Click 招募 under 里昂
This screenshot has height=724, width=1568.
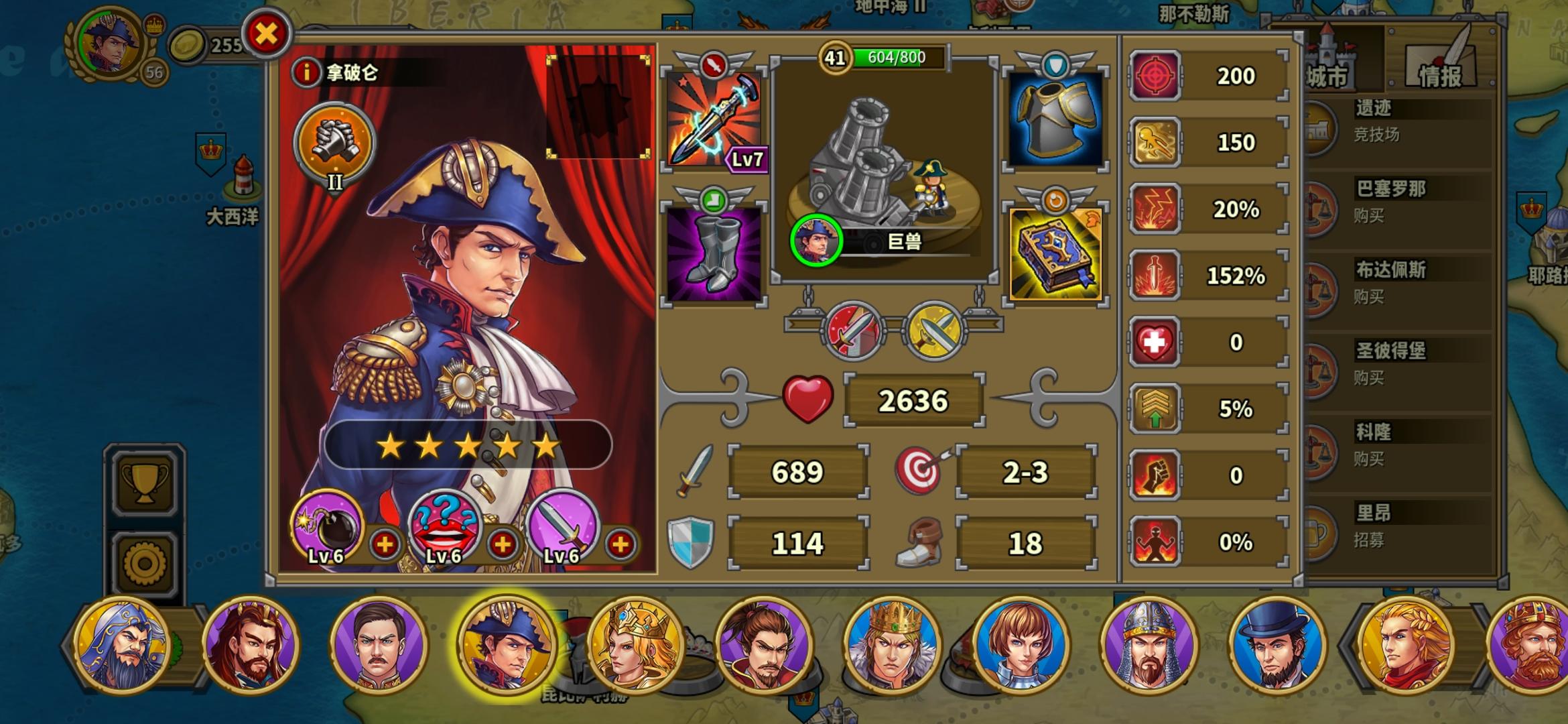pyautogui.click(x=1370, y=540)
